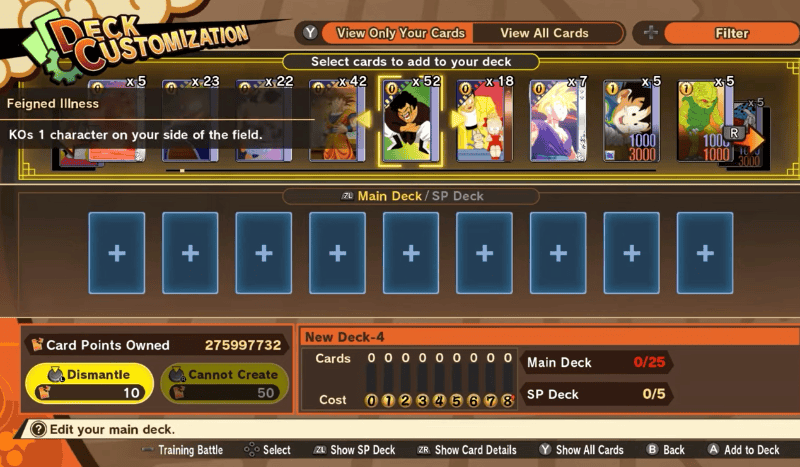Dismantle the selected card

point(91,384)
